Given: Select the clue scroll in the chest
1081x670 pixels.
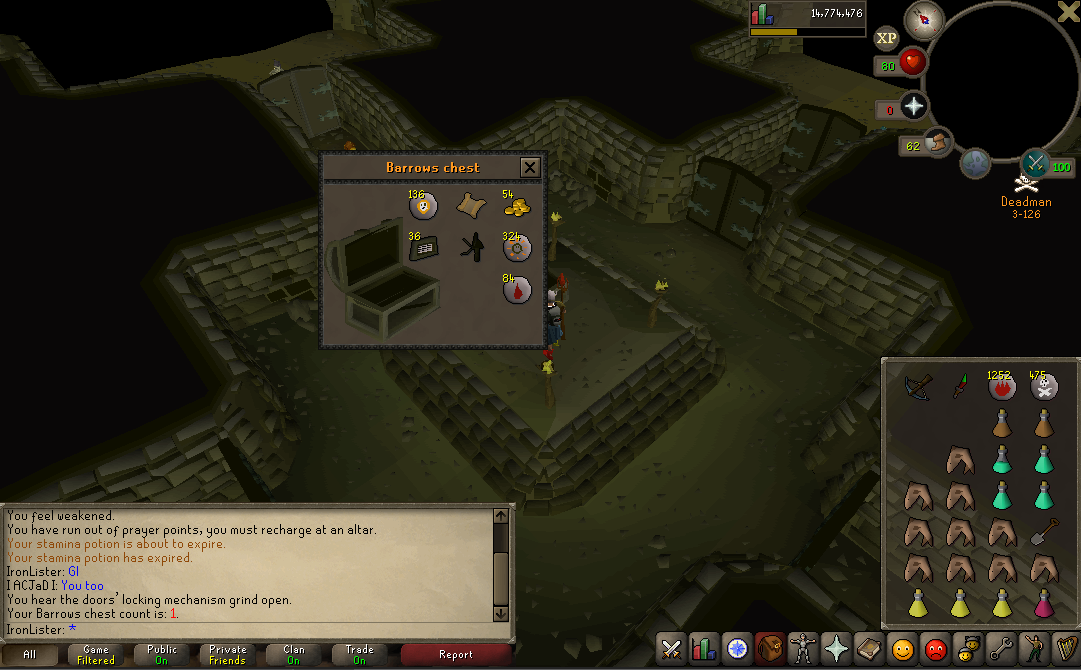Looking at the screenshot, I should tap(470, 207).
